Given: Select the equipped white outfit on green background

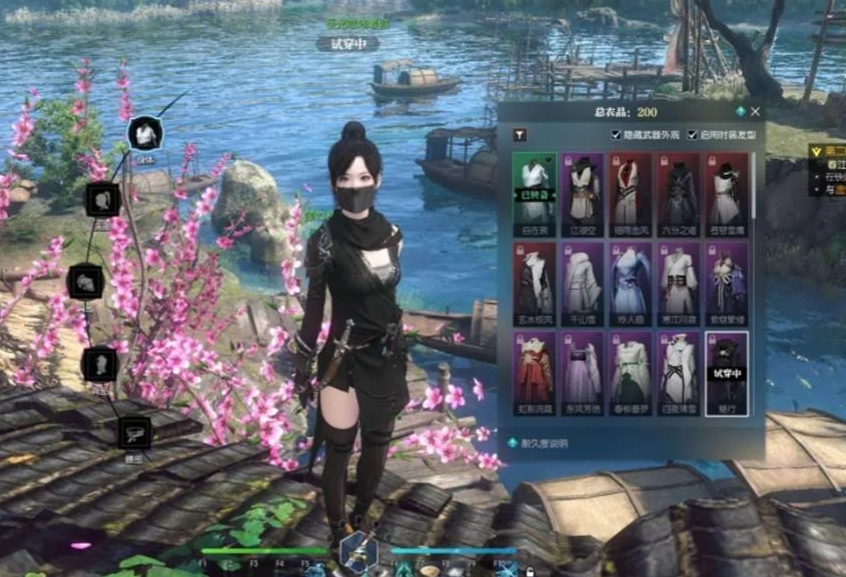Looking at the screenshot, I should 534,188.
